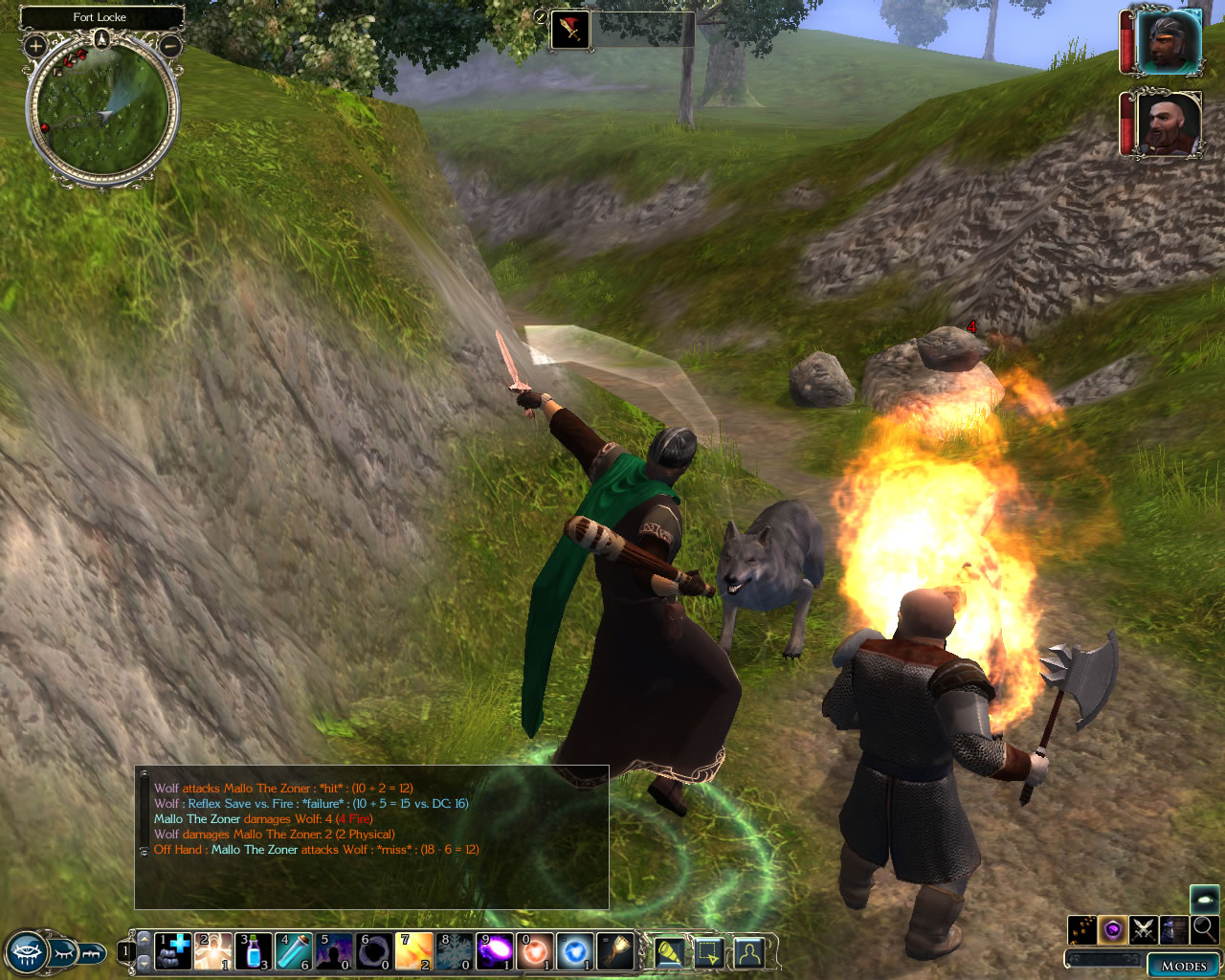Screen dimensions: 1225x980
Task: Use the cyan vial in hotbar slot 4
Action: [x=294, y=951]
